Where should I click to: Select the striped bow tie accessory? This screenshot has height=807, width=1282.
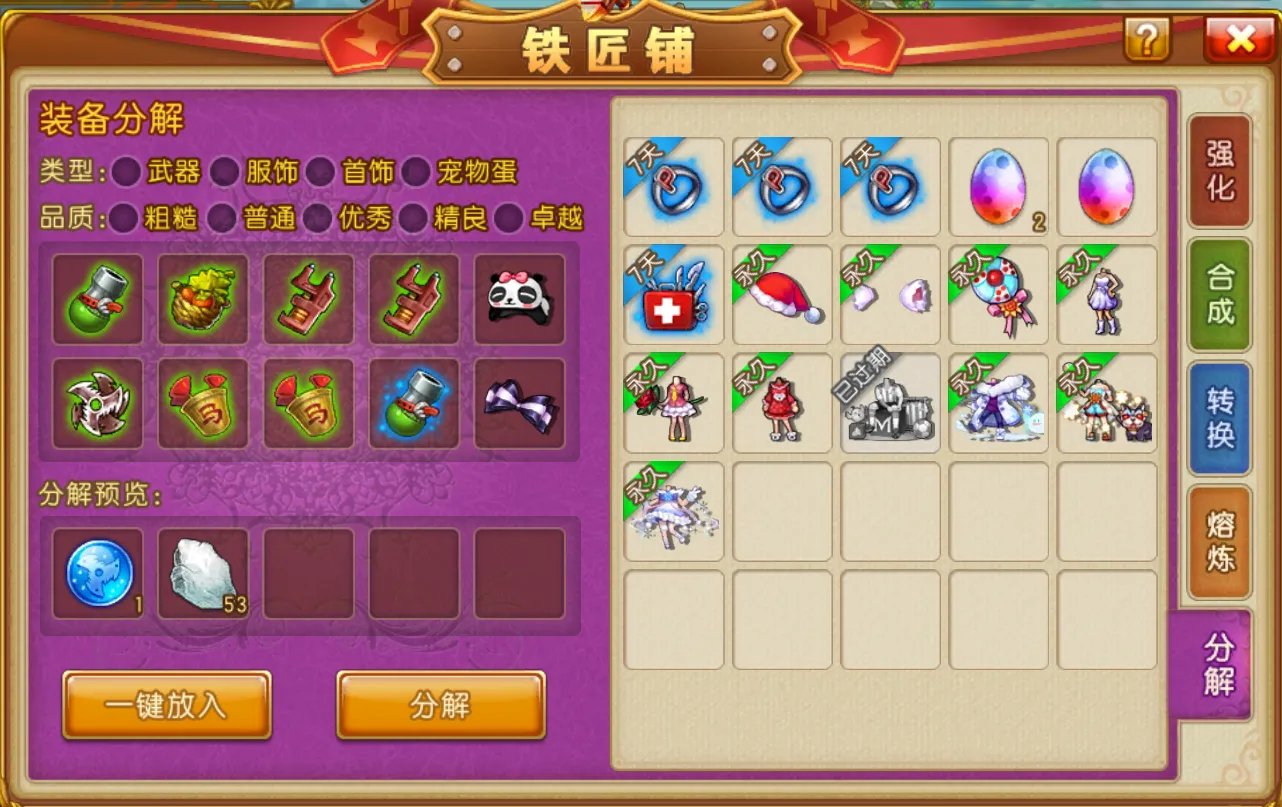tap(519, 404)
